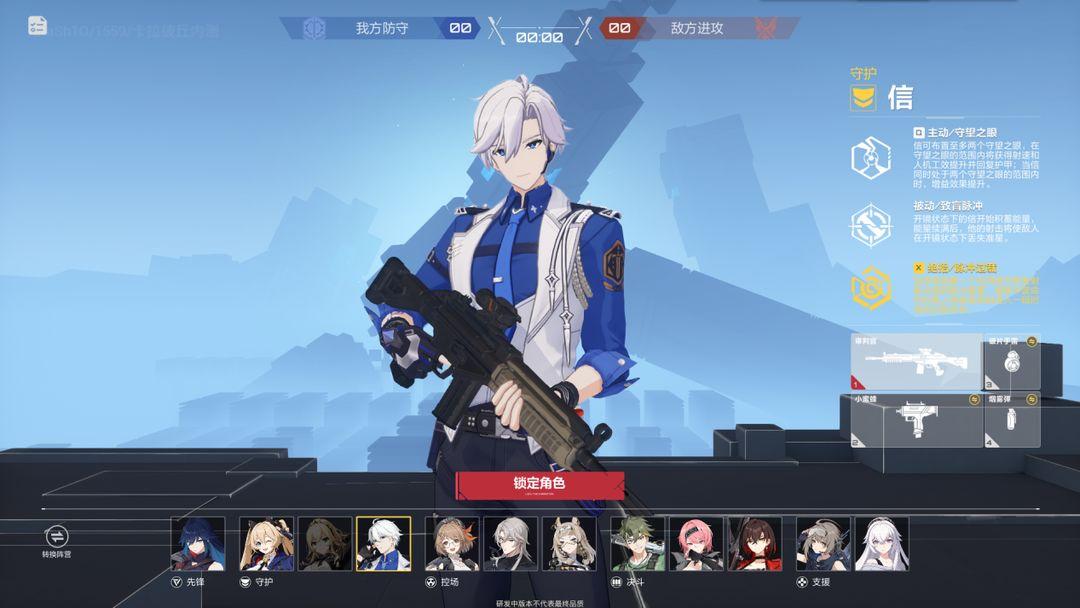Choose the light-brown-haired support portrait
The image size is (1080, 608).
(823, 543)
